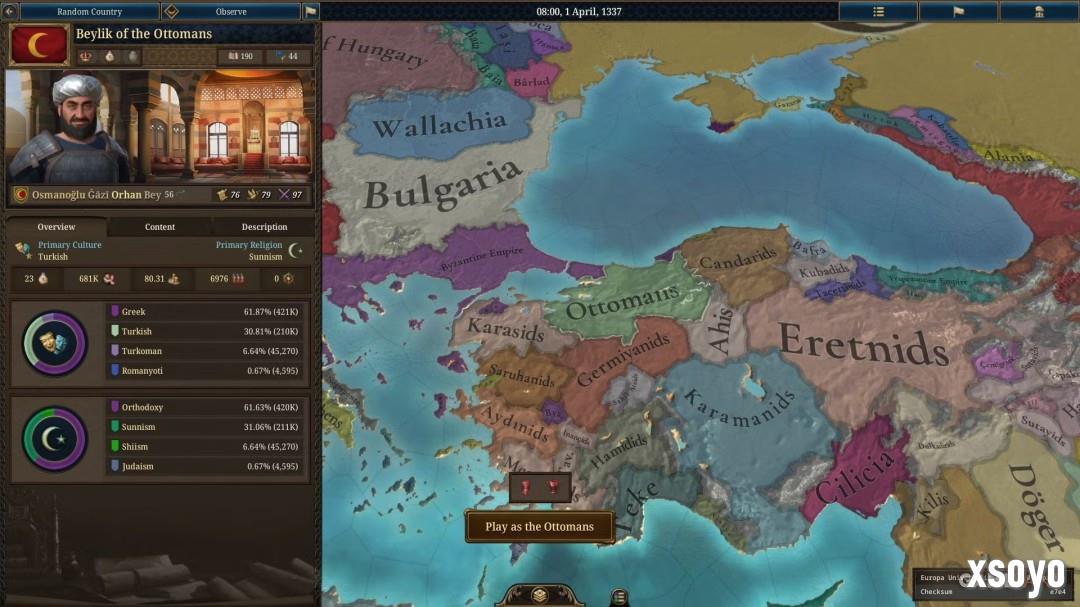Select the Greek culture row
Screen dimensions: 1080x607
tap(208, 312)
